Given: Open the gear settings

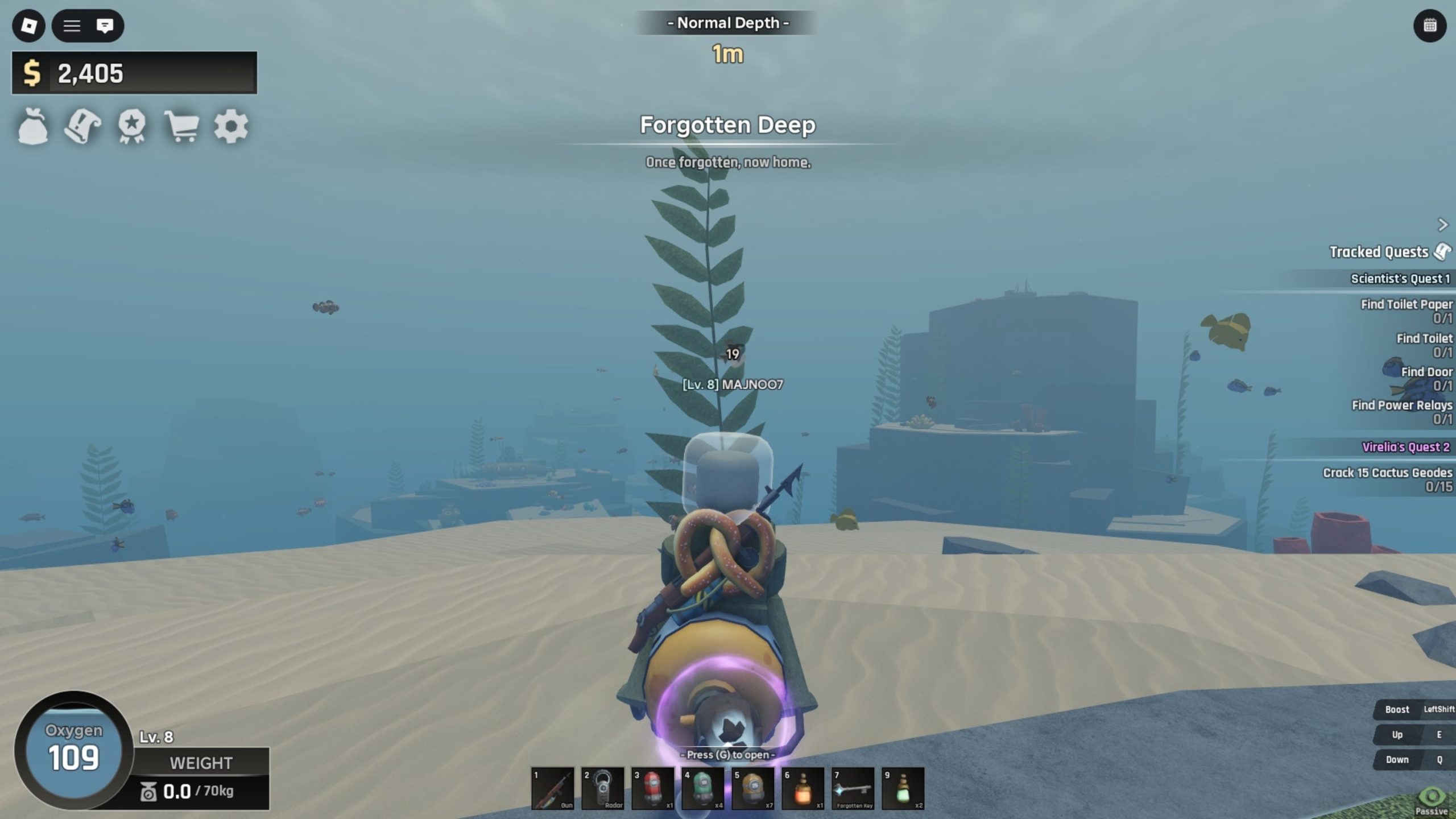Looking at the screenshot, I should (x=231, y=126).
